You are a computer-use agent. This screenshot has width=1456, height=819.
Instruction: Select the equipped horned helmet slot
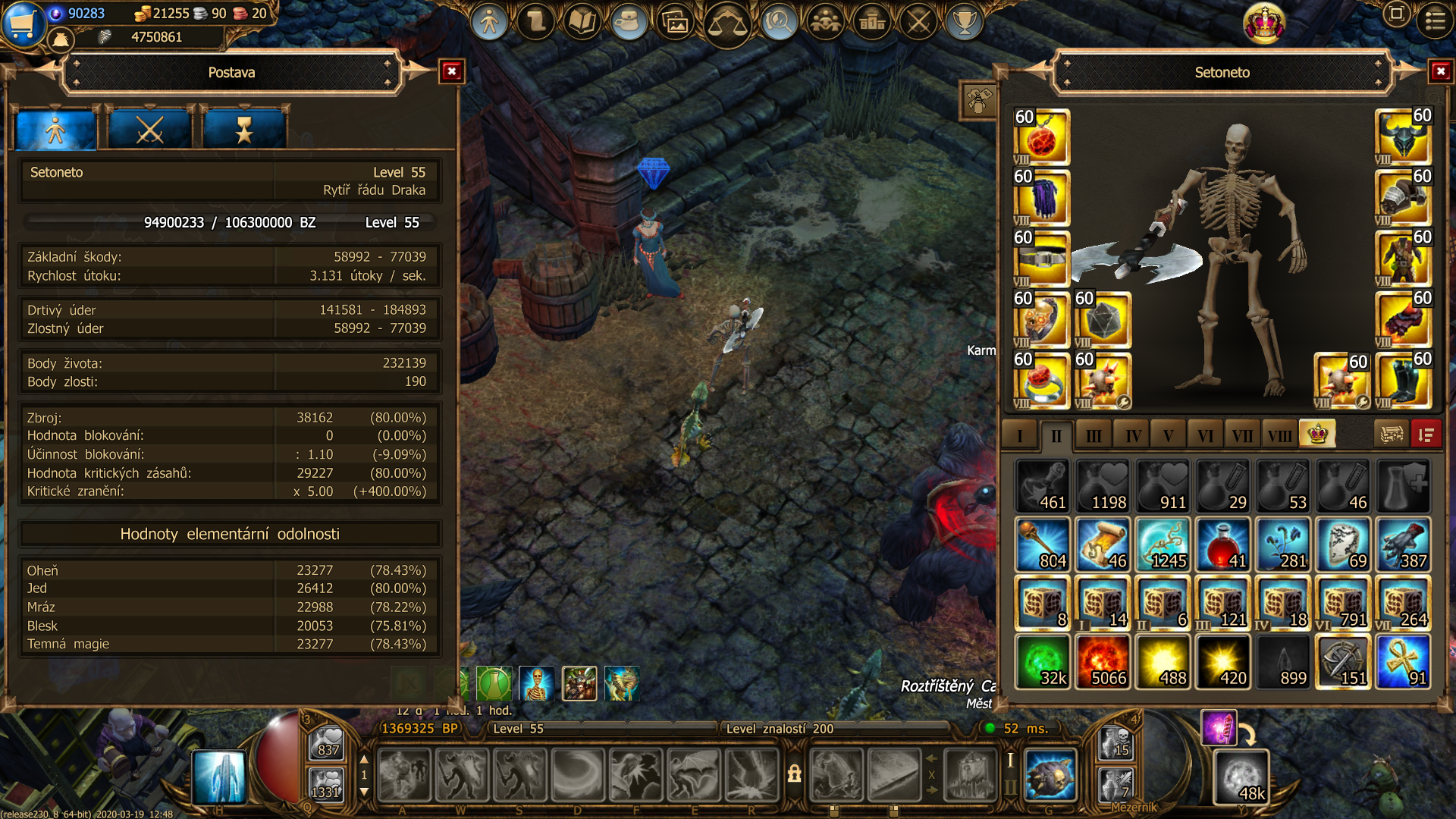coord(1403,137)
